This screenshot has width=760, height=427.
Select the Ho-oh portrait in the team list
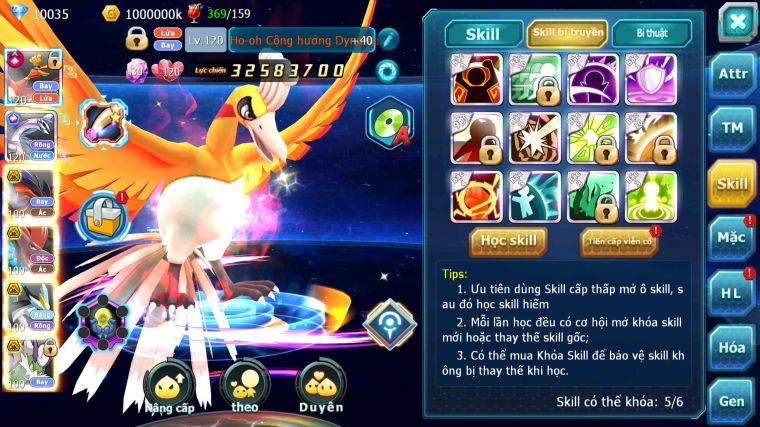click(30, 78)
